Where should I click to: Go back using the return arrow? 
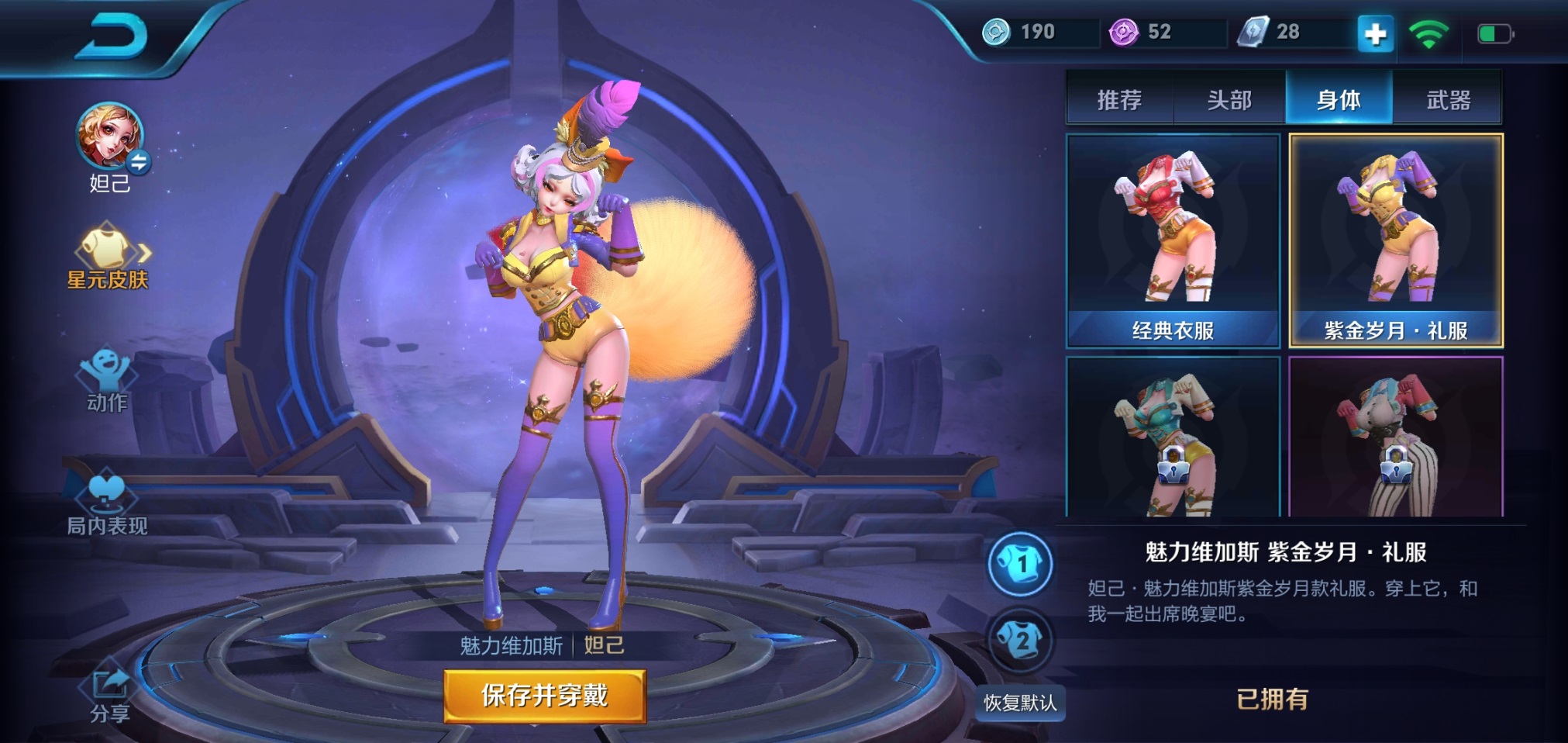(x=110, y=37)
